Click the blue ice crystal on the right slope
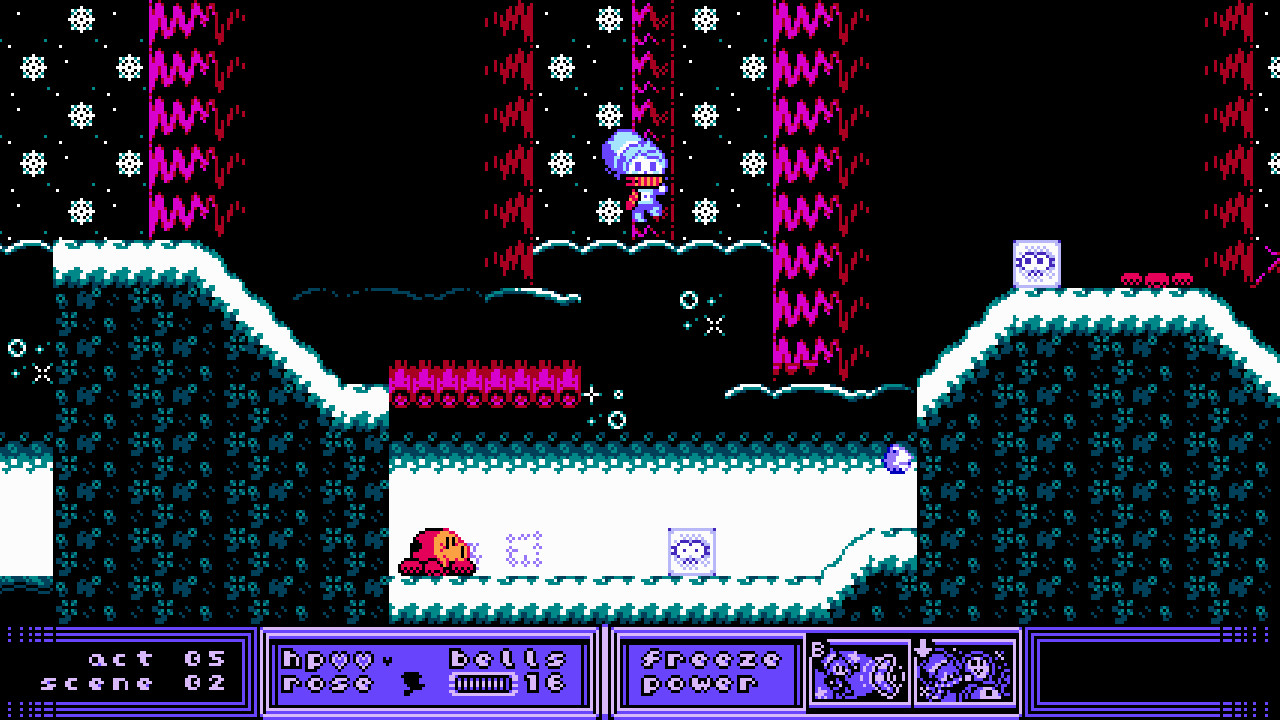This screenshot has width=1280, height=720. click(896, 459)
